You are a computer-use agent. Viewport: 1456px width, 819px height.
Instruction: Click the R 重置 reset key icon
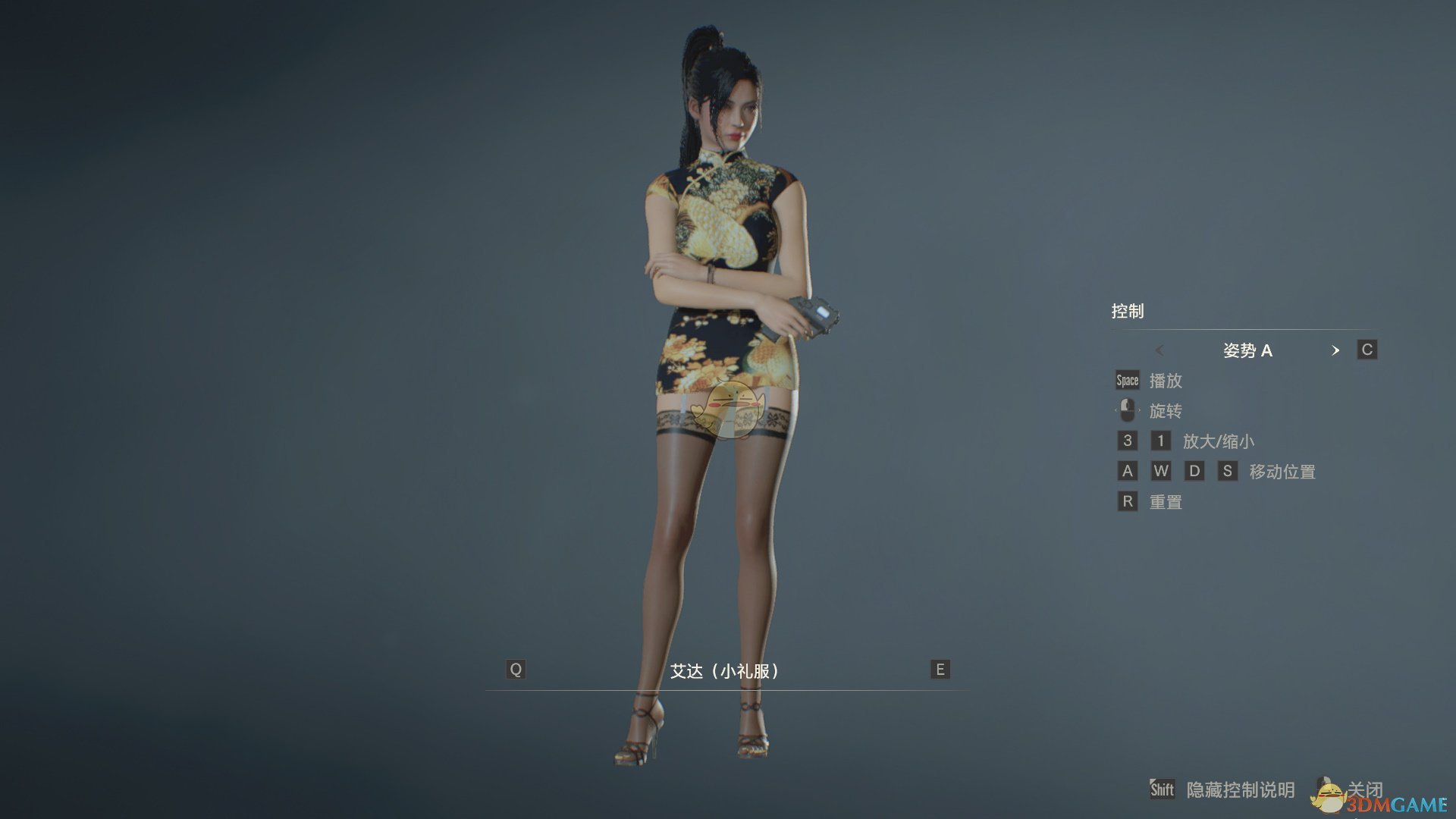(1127, 501)
